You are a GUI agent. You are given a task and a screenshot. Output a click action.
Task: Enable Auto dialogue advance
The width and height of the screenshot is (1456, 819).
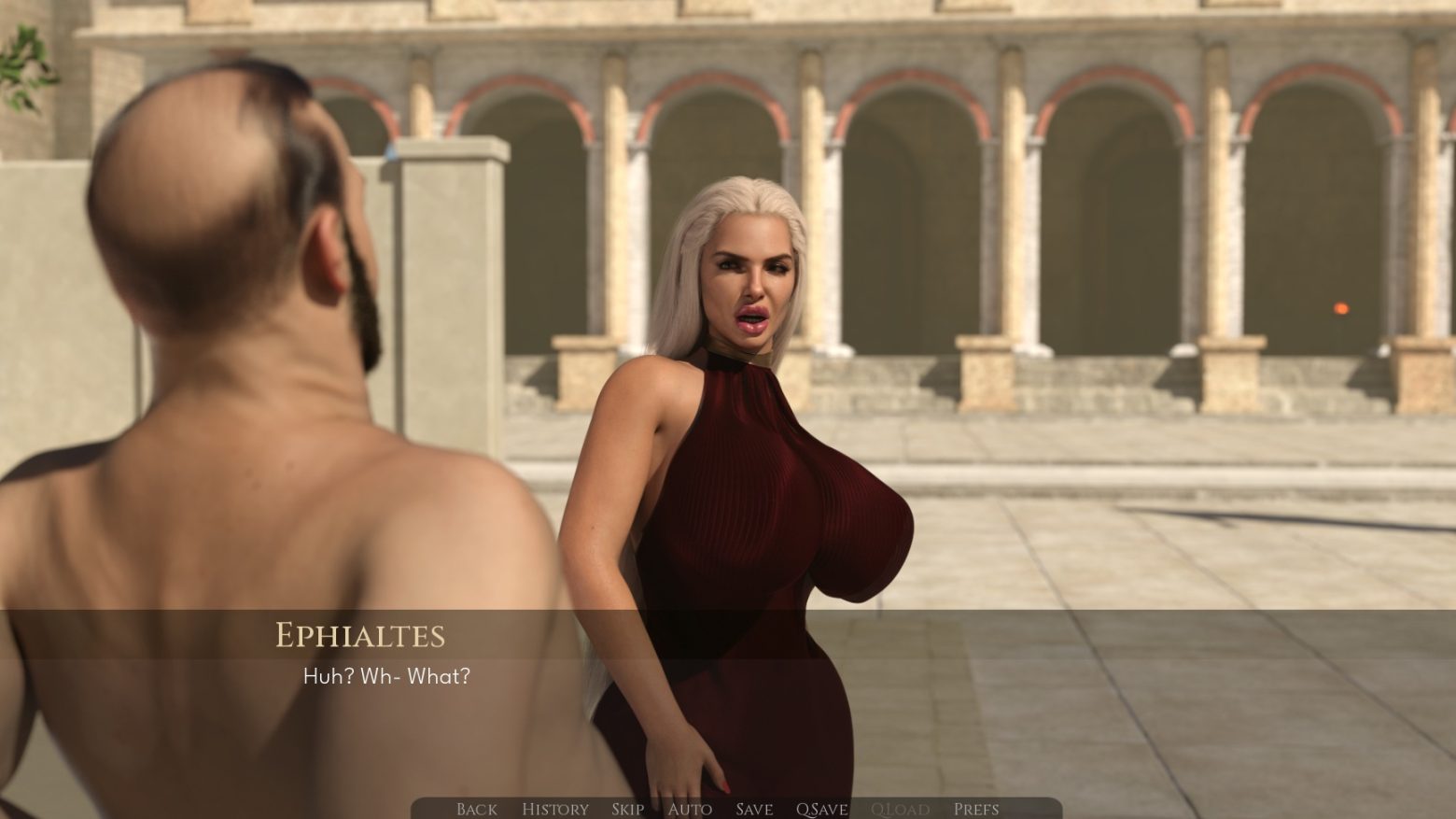point(690,809)
